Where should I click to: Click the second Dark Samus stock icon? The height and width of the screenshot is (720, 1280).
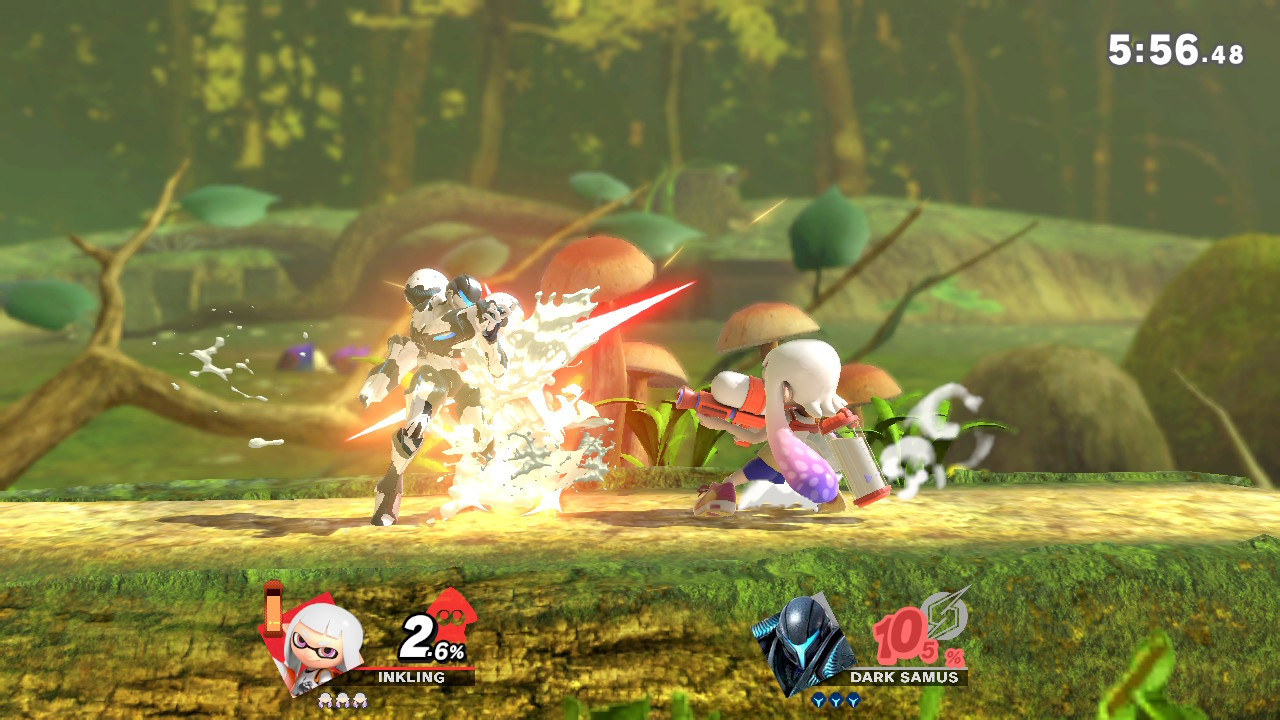pyautogui.click(x=835, y=701)
